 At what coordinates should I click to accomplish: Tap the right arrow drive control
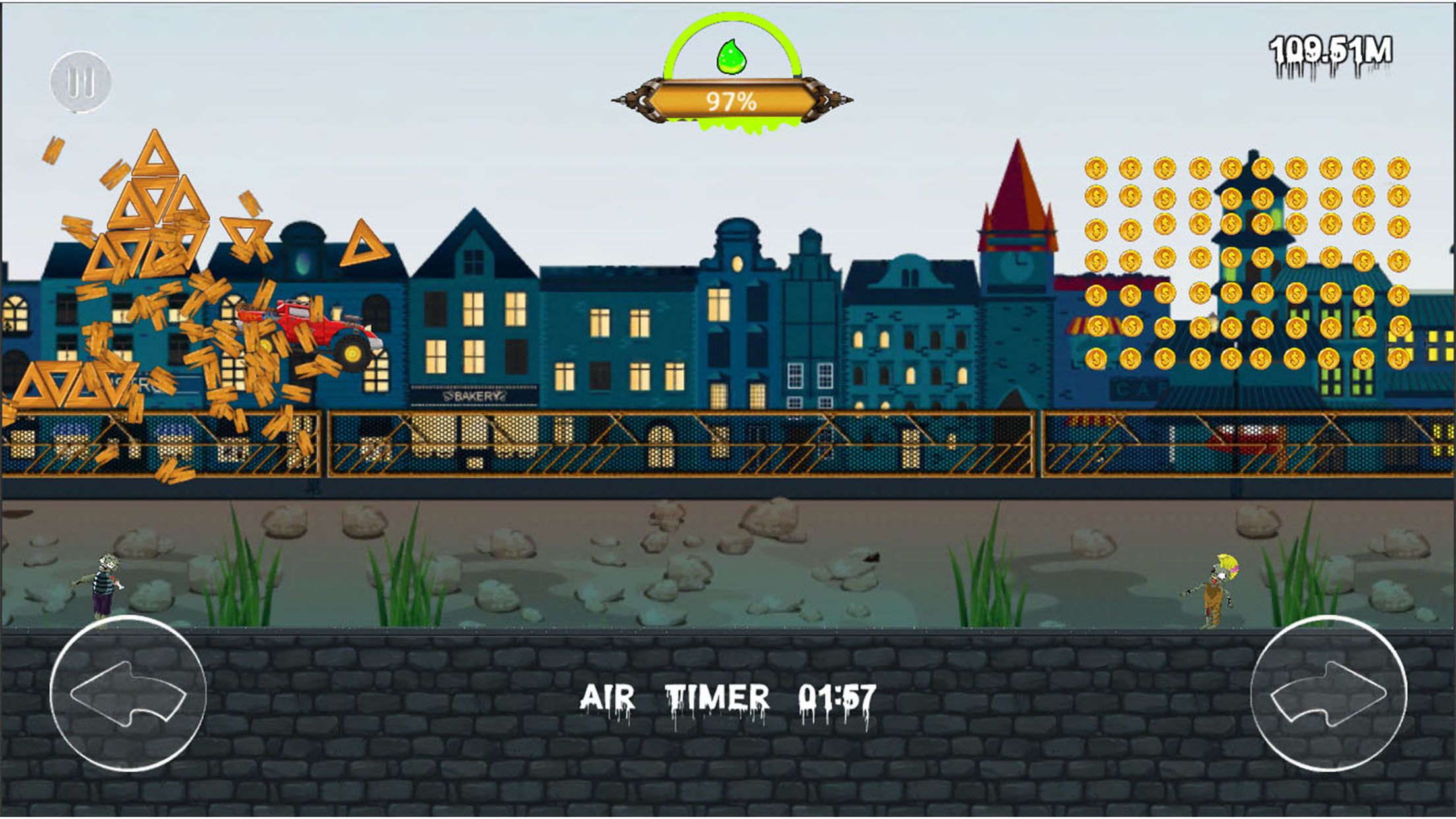click(1328, 693)
